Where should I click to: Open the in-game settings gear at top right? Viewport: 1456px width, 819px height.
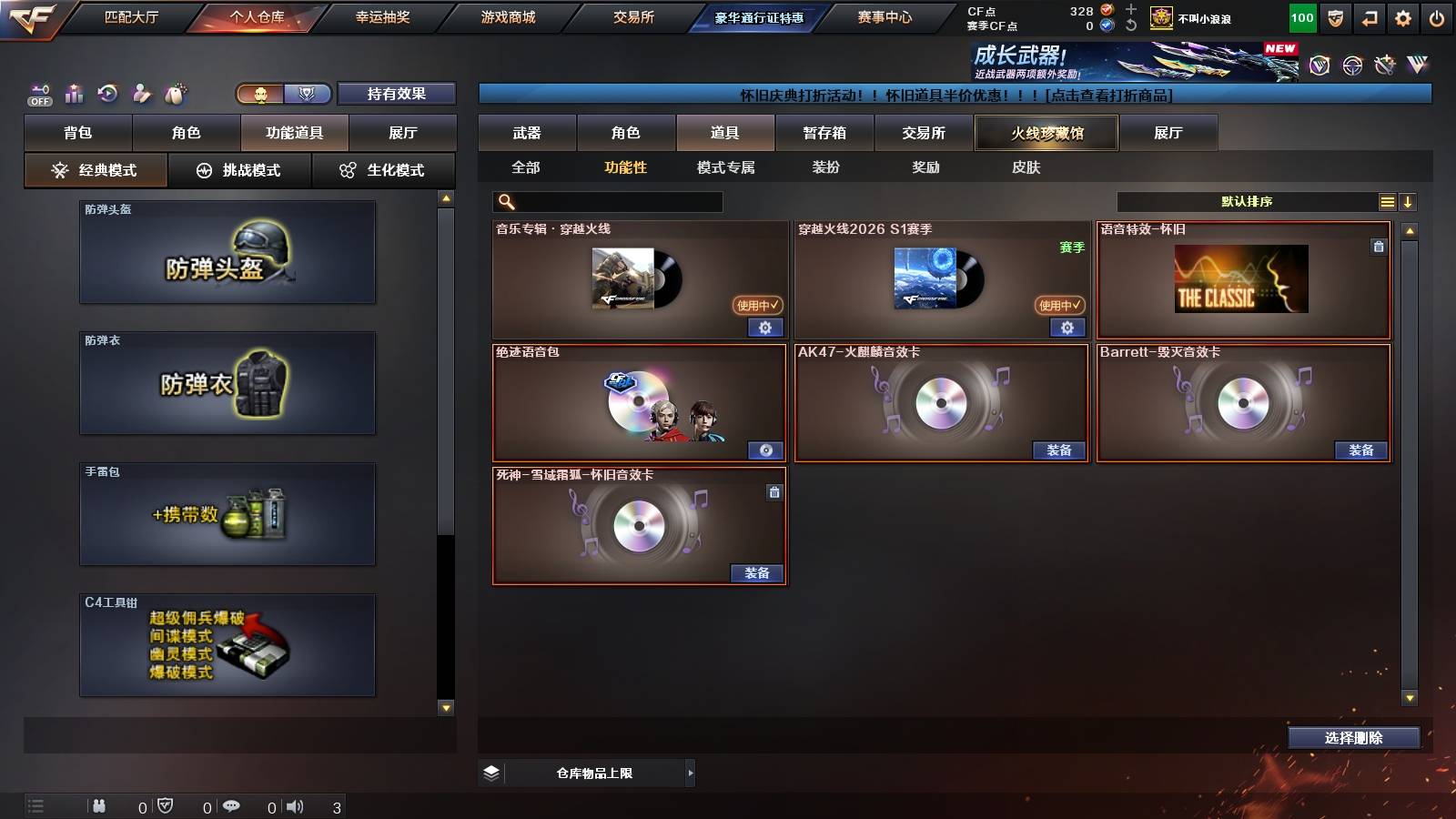pos(1402,17)
